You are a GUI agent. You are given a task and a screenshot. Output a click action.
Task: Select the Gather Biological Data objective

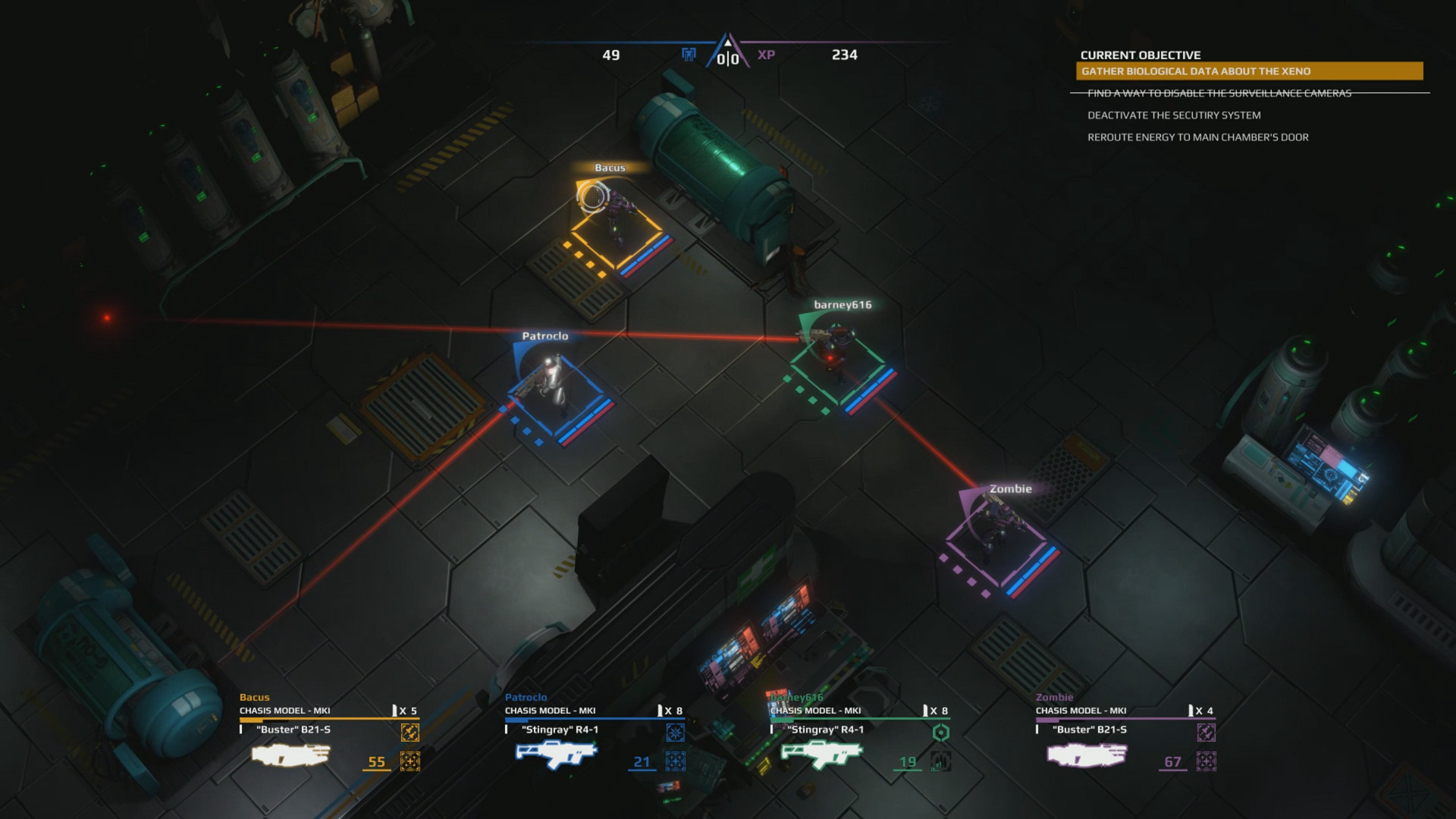(1248, 71)
